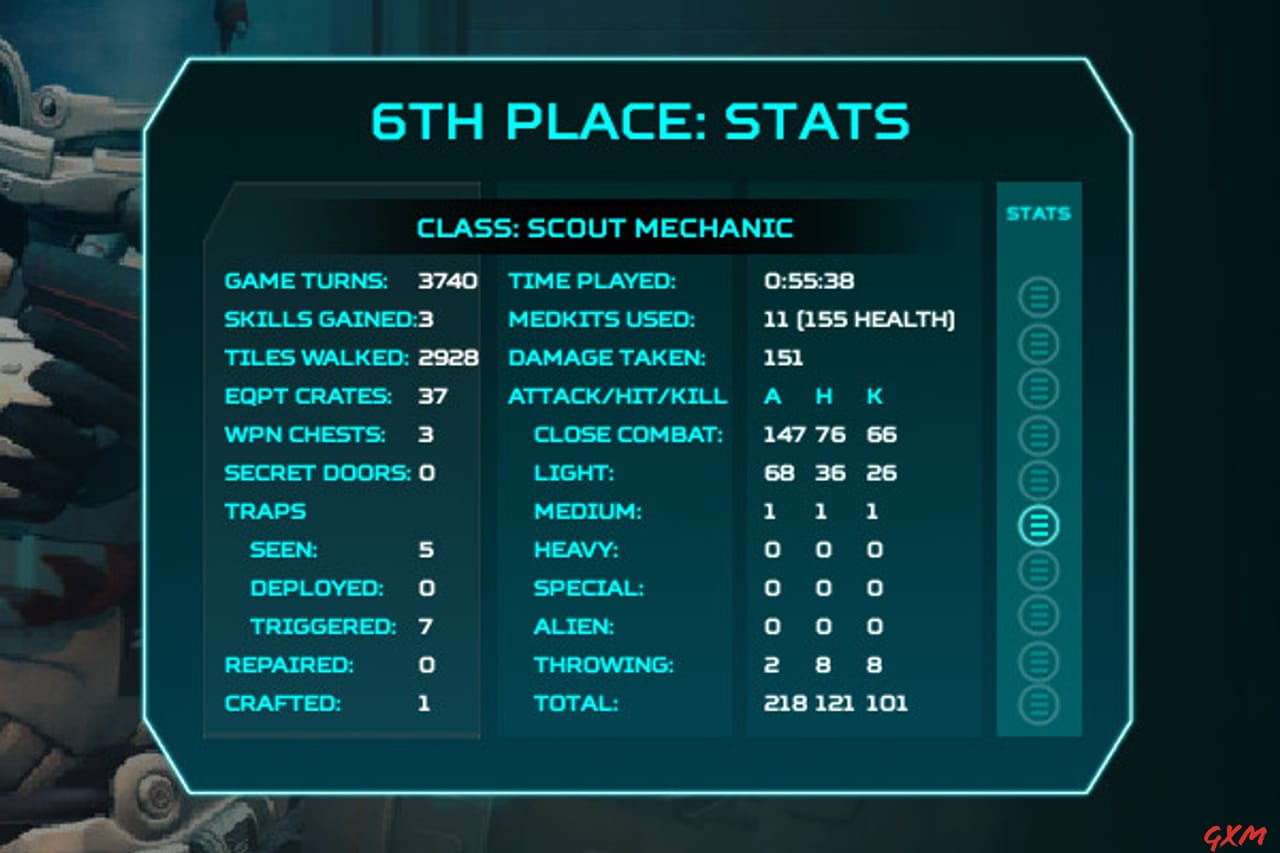
Task: Open the second circular icon under STATS
Action: coord(1038,342)
